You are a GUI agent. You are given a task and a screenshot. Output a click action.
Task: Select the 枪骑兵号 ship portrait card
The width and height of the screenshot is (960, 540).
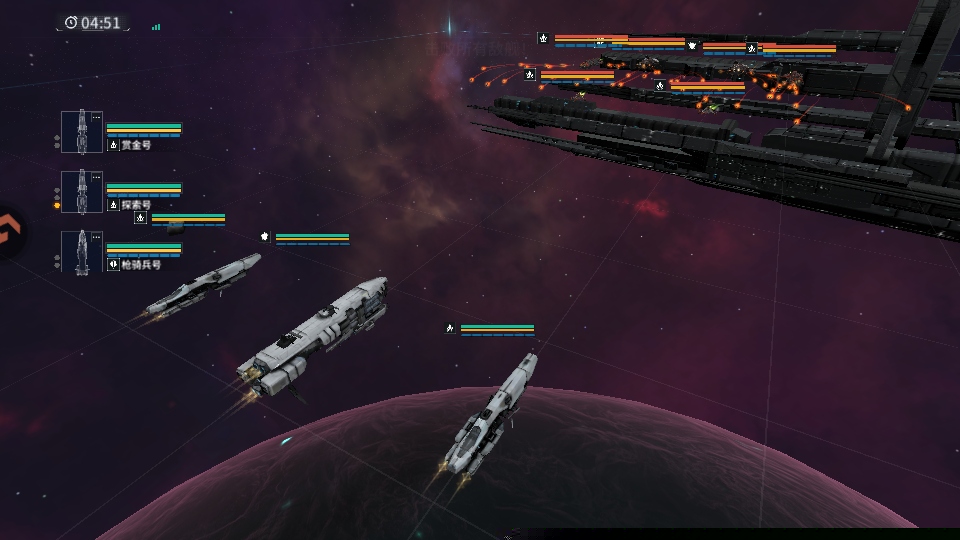click(x=81, y=252)
